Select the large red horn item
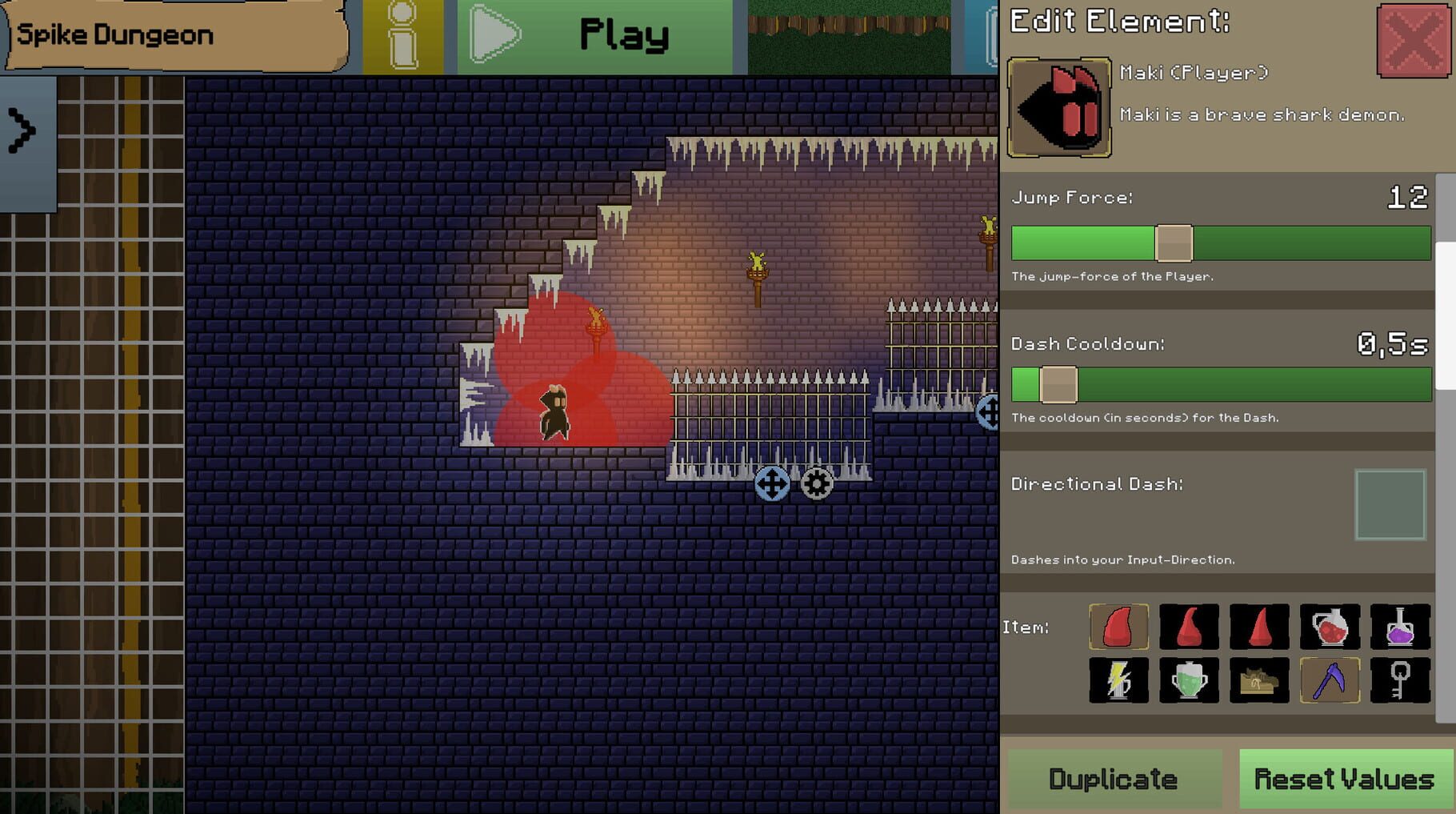 click(1119, 627)
